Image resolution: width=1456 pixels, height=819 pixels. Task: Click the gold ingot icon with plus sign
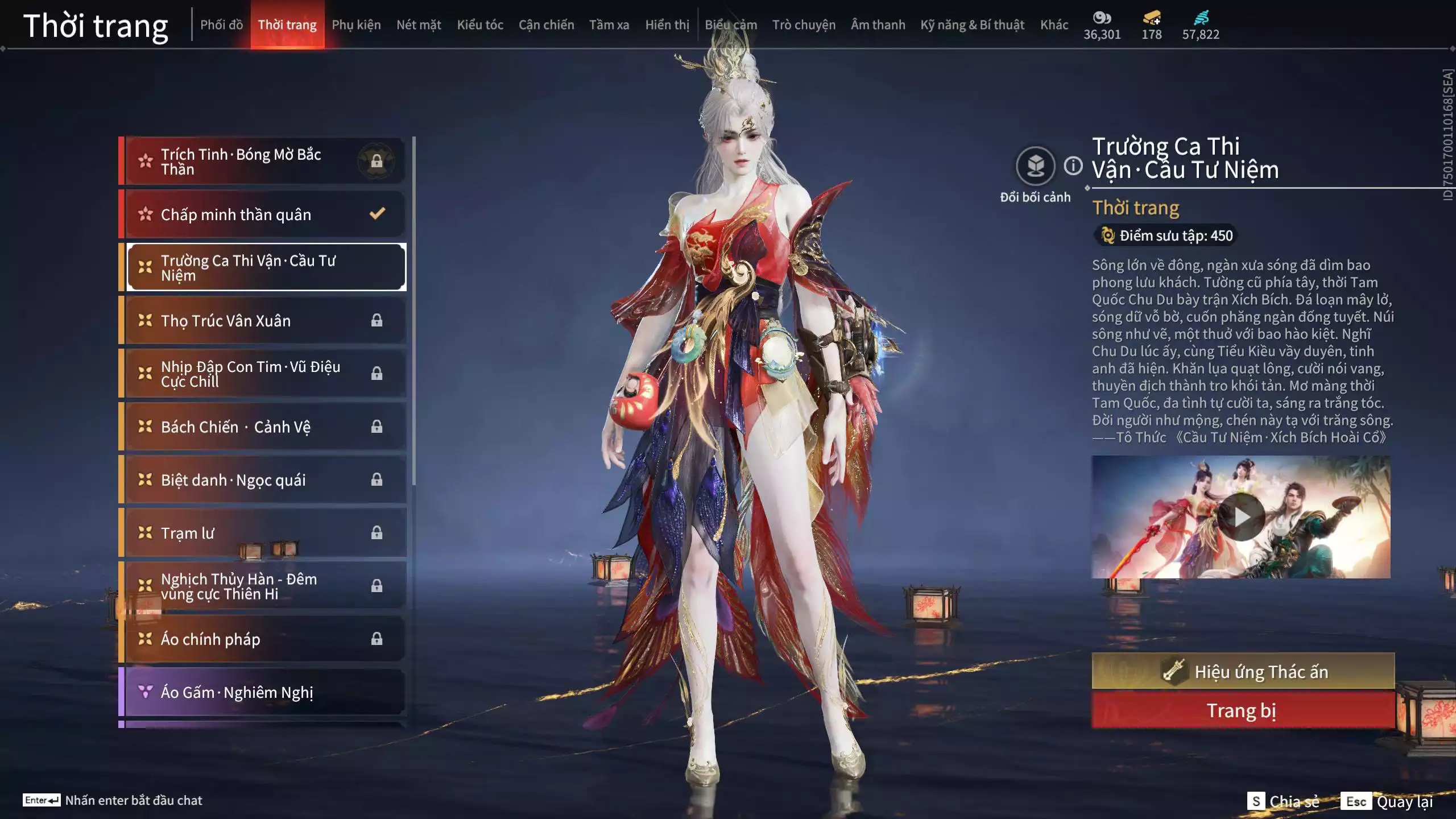click(x=1150, y=18)
